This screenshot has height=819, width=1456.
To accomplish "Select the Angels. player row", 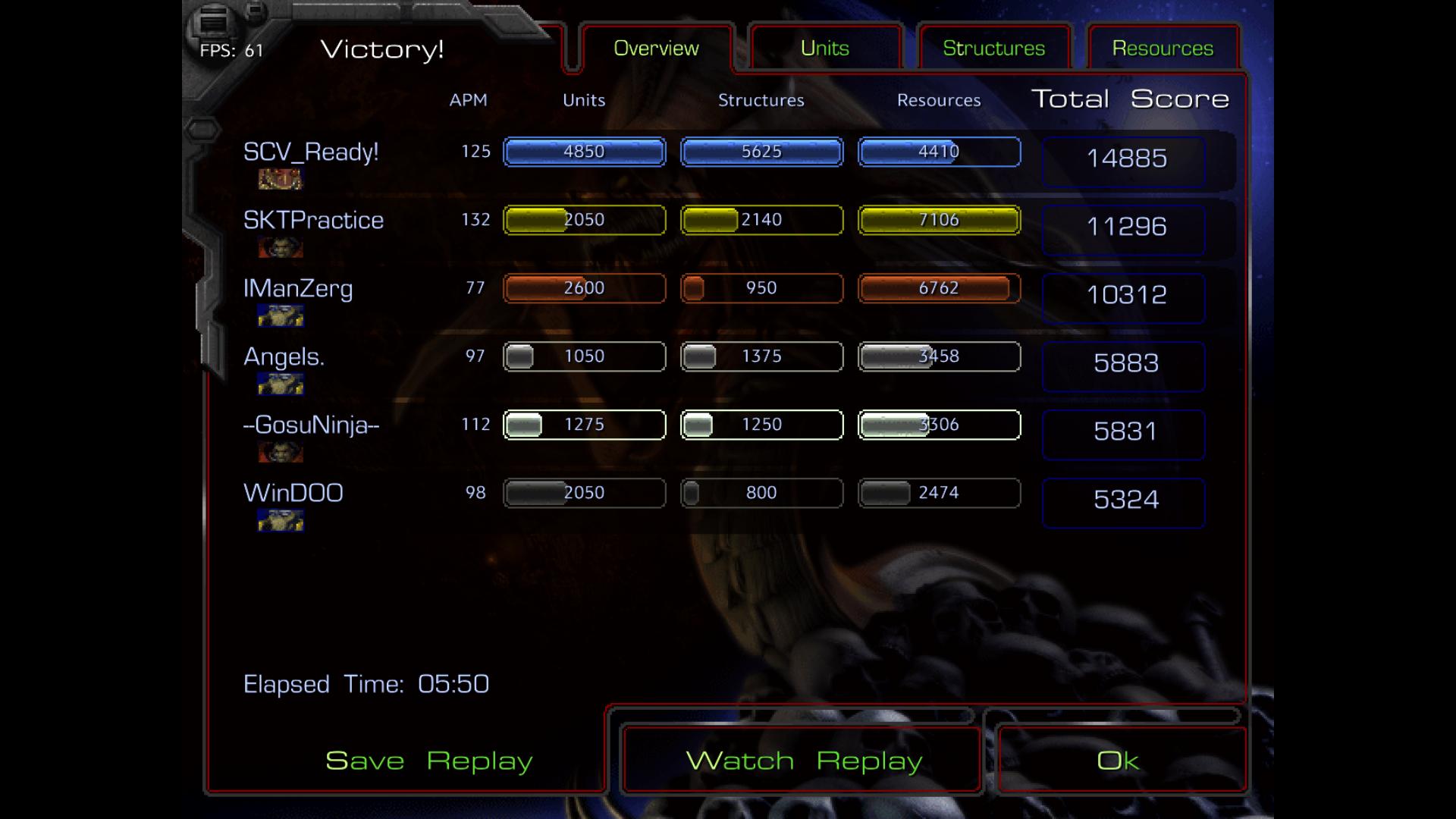I will tap(284, 357).
